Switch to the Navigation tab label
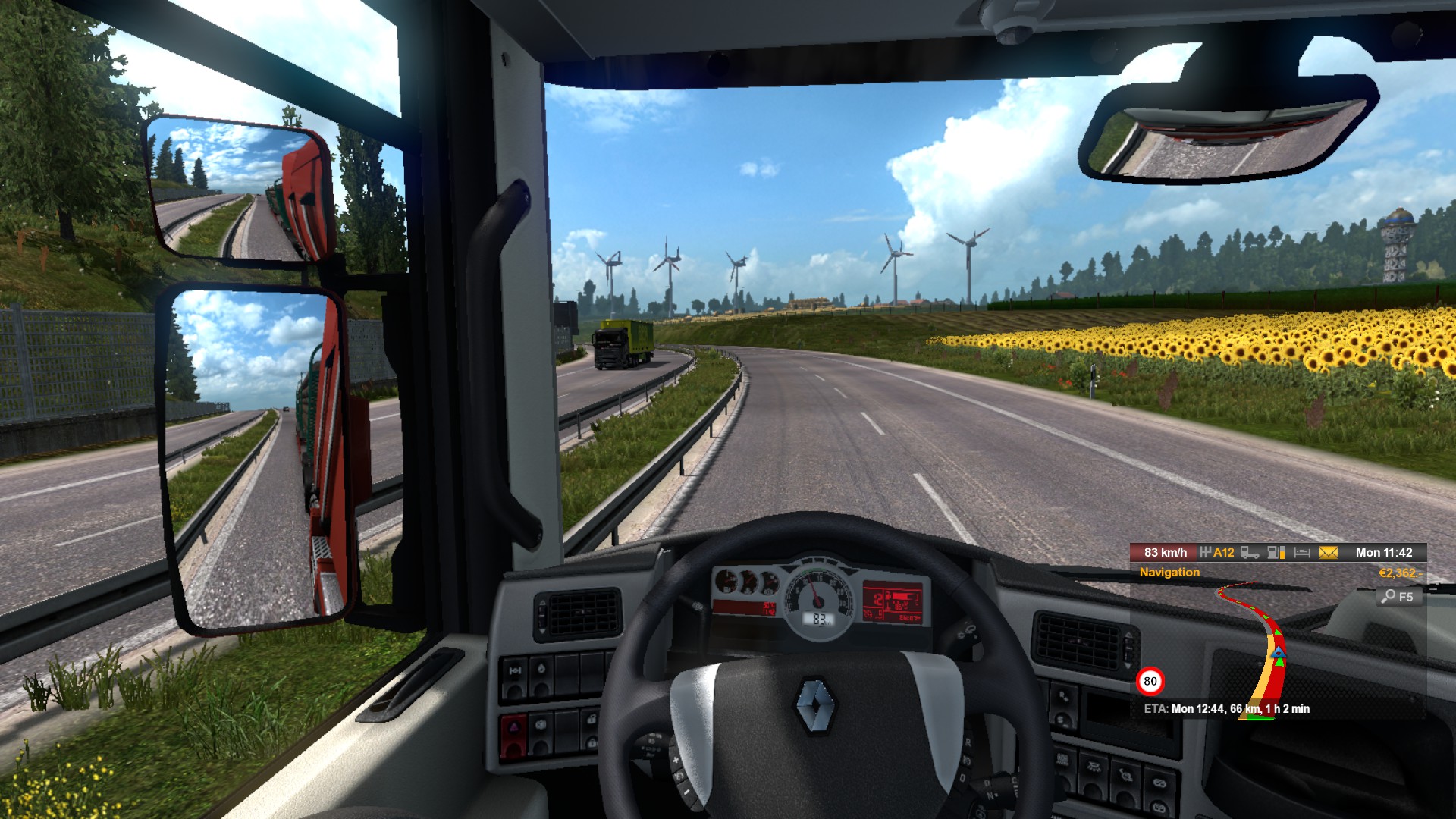 [x=1169, y=573]
